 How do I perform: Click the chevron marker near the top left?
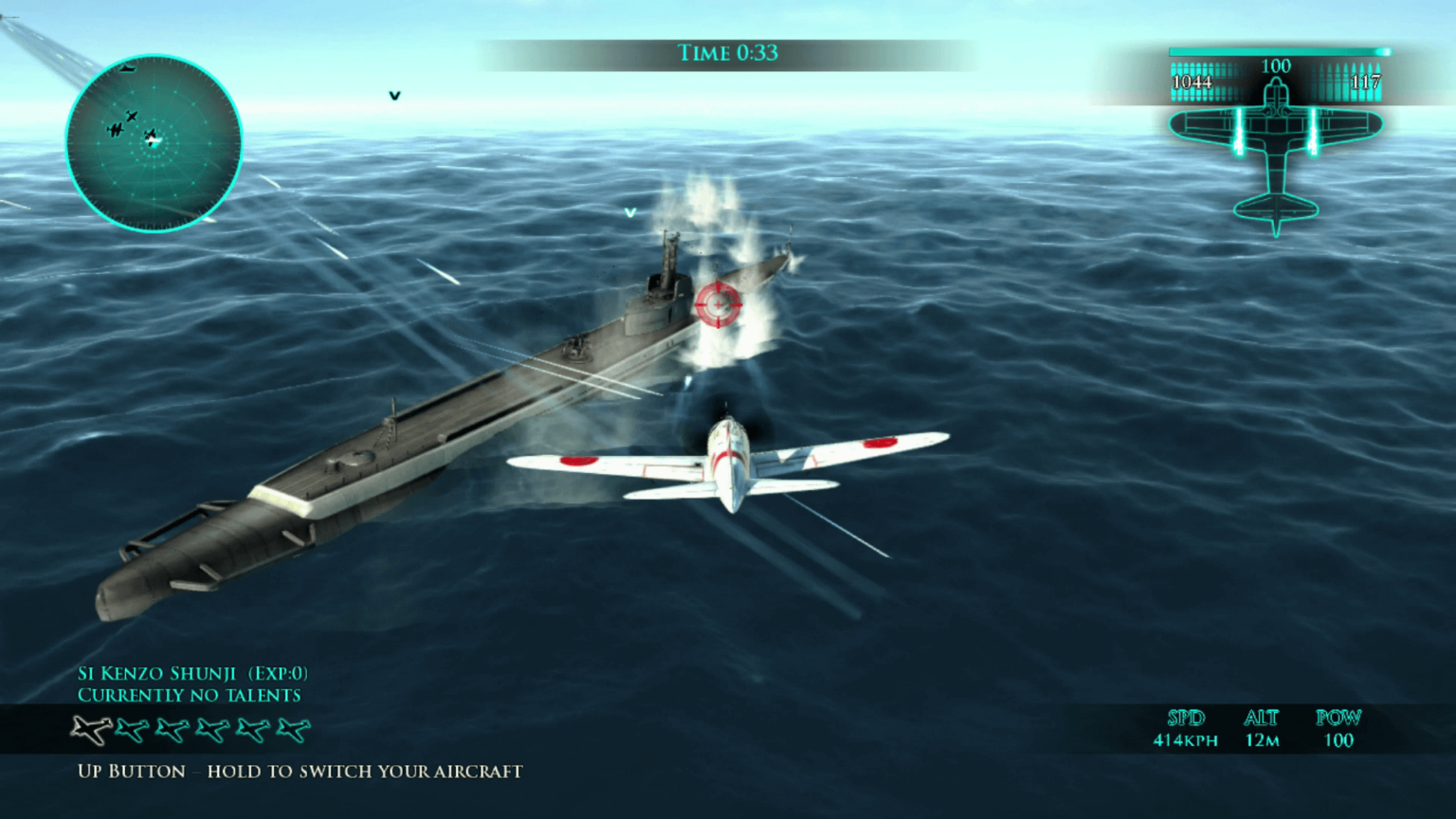coord(393,95)
